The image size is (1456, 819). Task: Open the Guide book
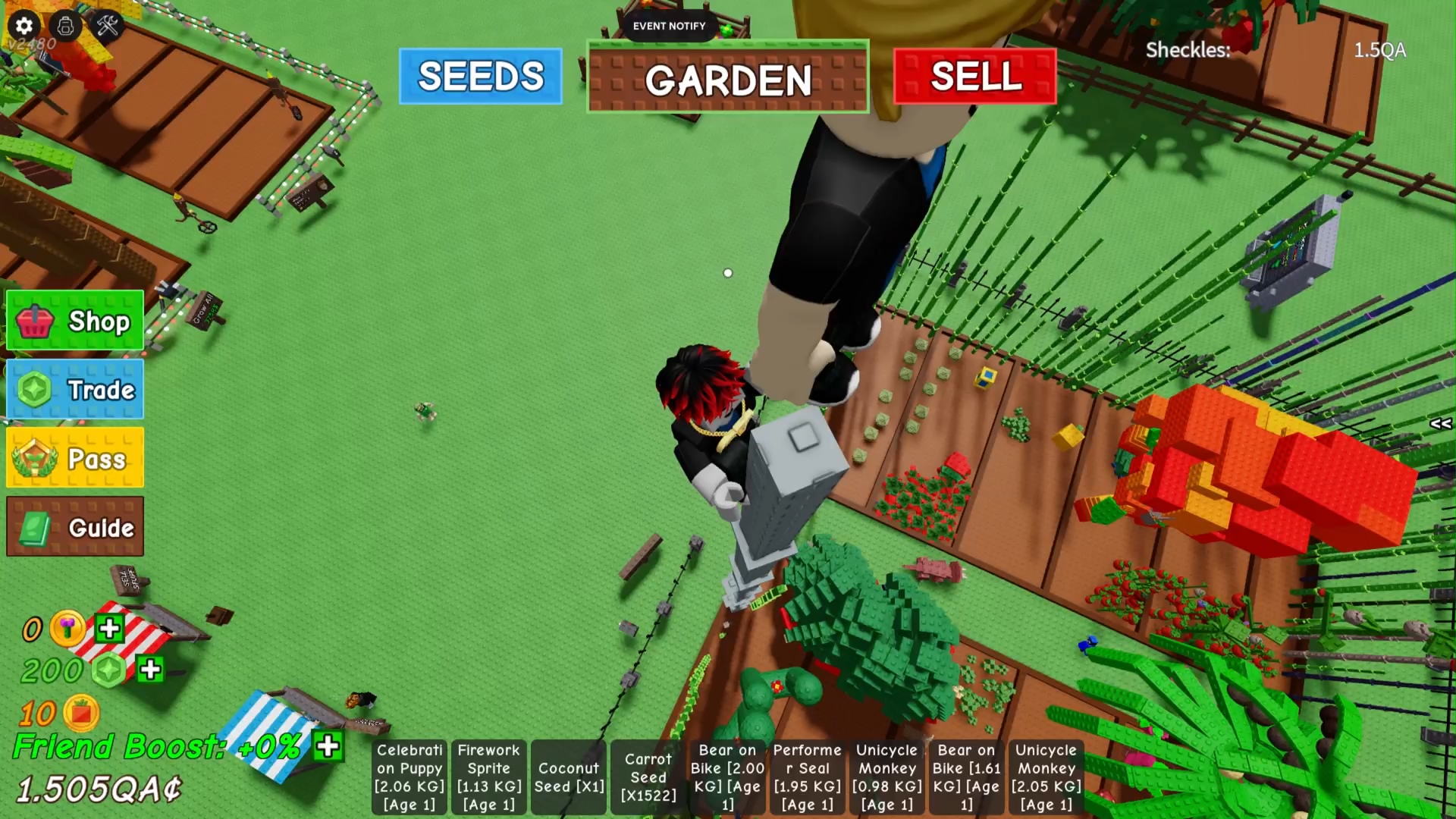(x=75, y=527)
